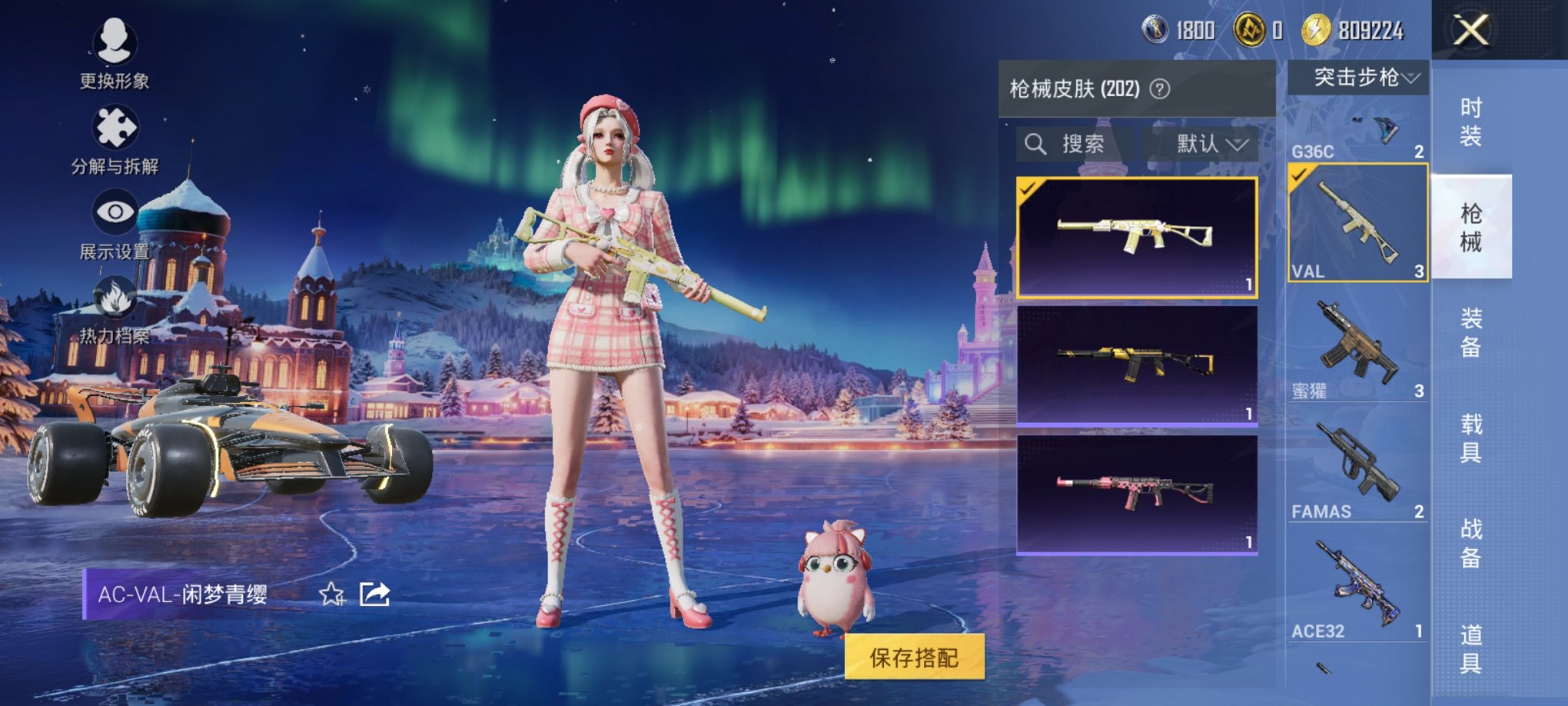The width and height of the screenshot is (1568, 706).
Task: Click the magnifier to search weapon skins
Action: click(x=1036, y=145)
